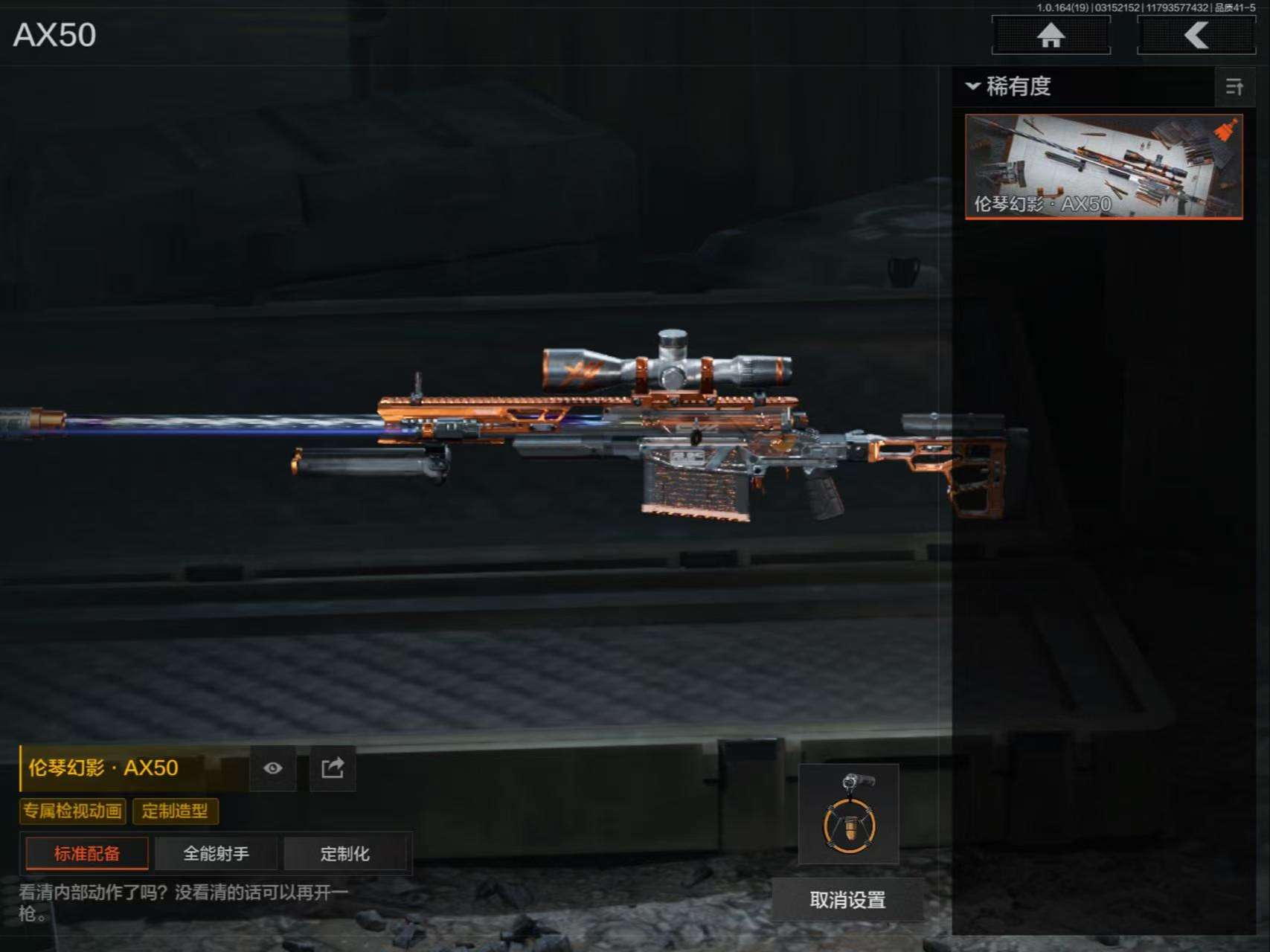Toggle the eye preview icon

tap(273, 768)
